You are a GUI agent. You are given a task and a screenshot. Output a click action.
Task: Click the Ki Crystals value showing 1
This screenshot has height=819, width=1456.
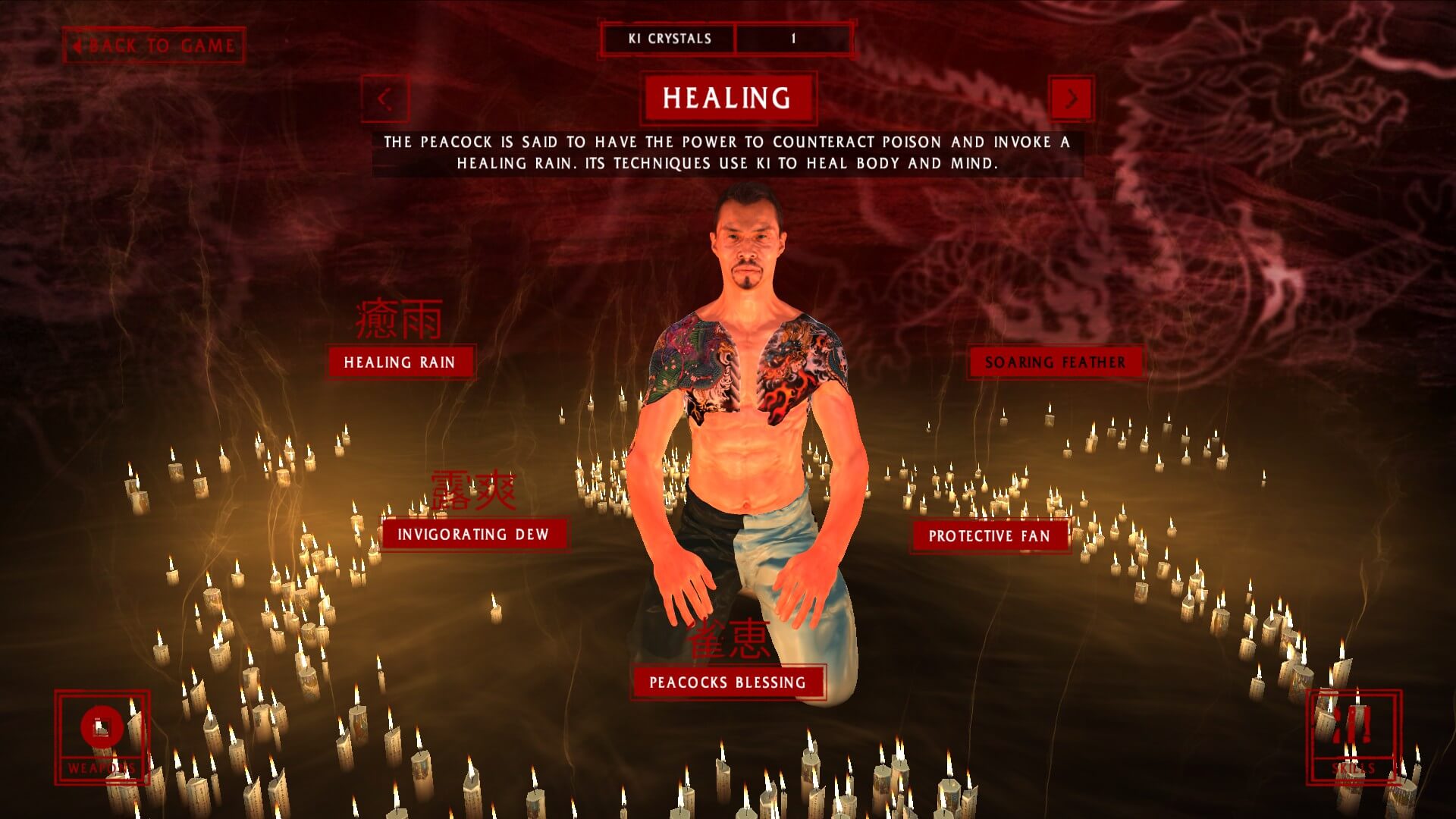[x=793, y=38]
